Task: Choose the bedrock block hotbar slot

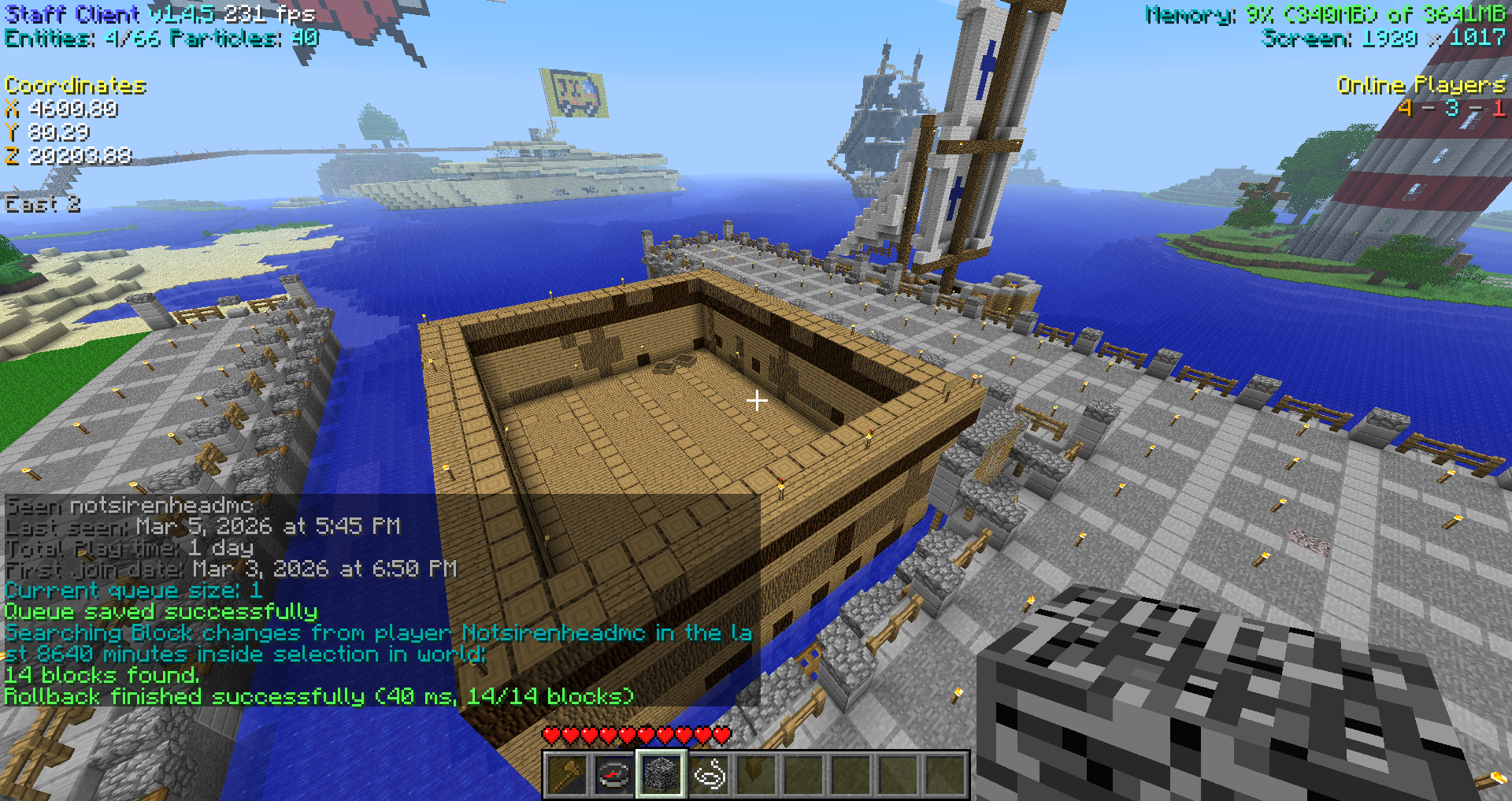Action: 661,774
